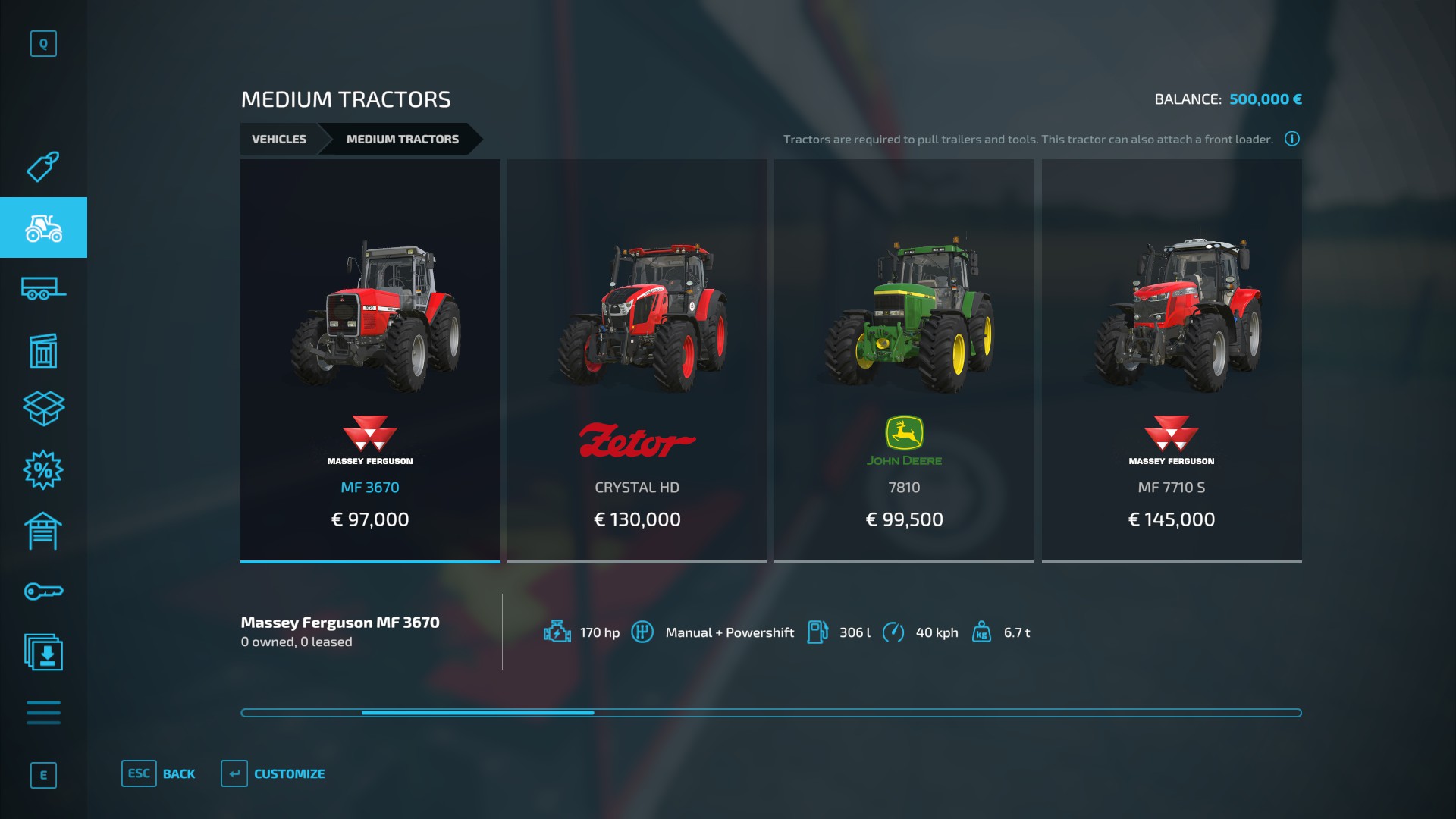Click the Back button
The width and height of the screenshot is (1456, 819).
click(x=159, y=773)
